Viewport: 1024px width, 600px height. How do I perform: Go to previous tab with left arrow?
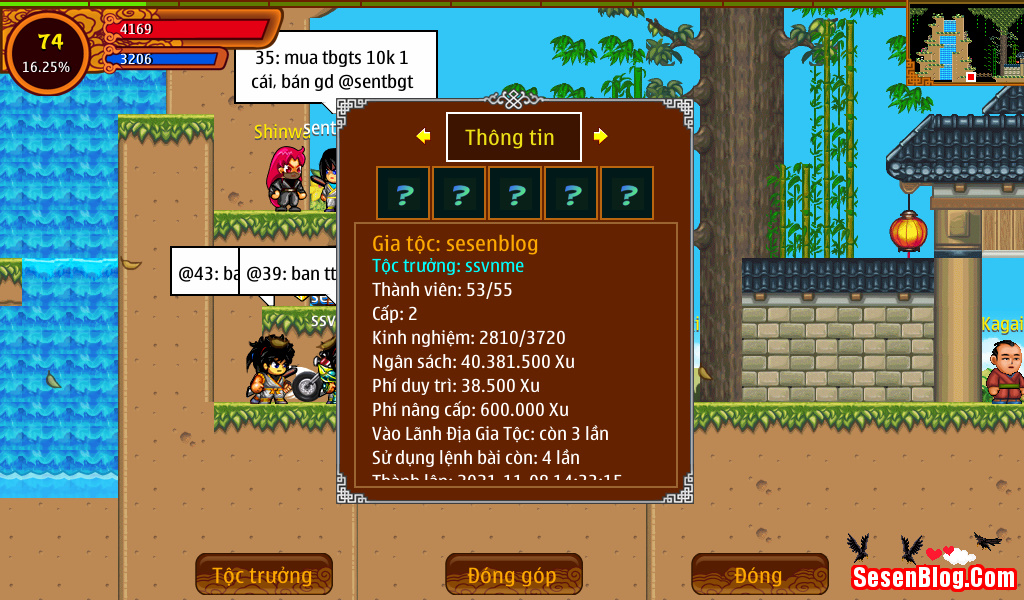[424, 136]
